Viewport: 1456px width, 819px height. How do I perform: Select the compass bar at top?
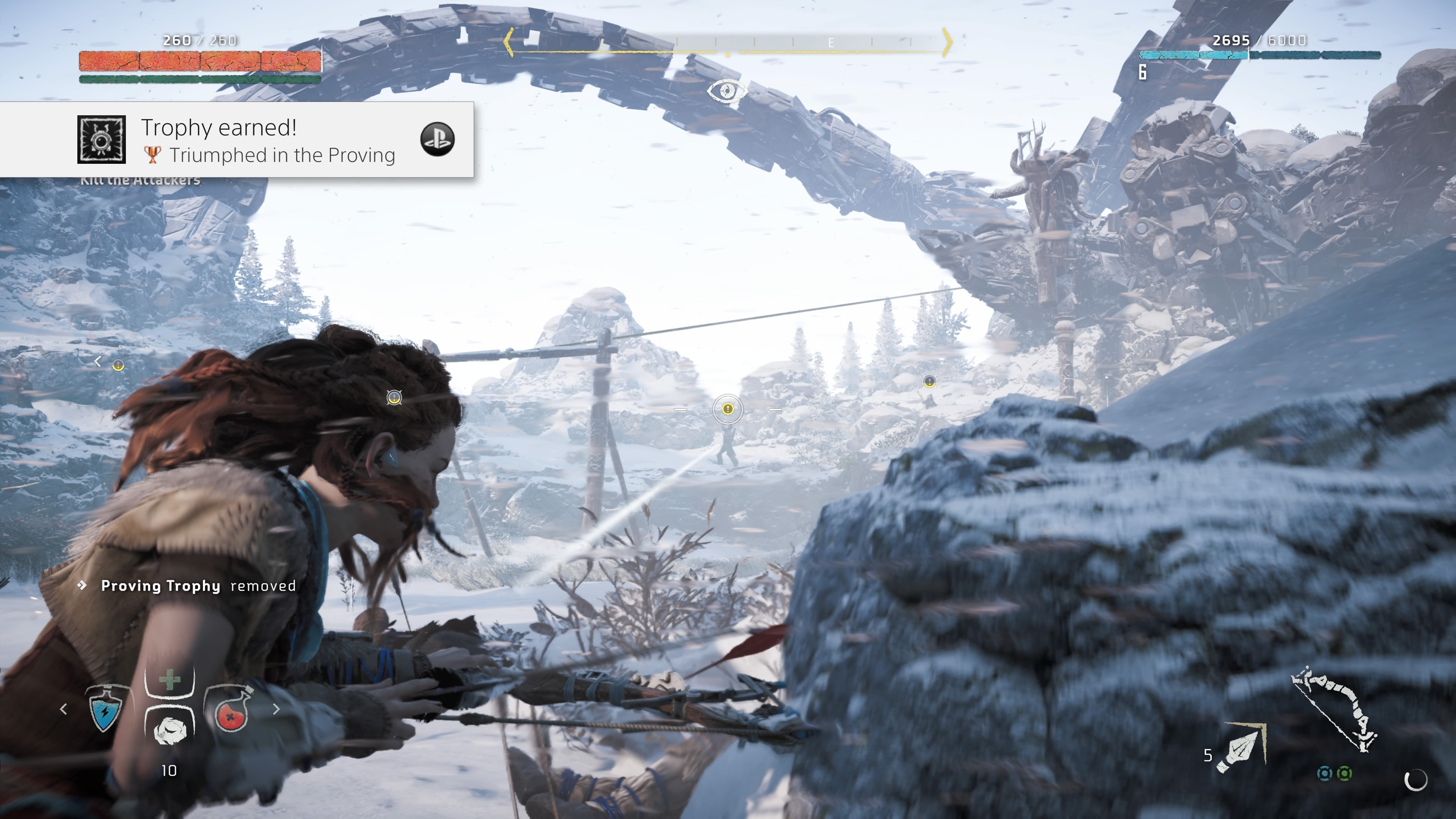728,43
